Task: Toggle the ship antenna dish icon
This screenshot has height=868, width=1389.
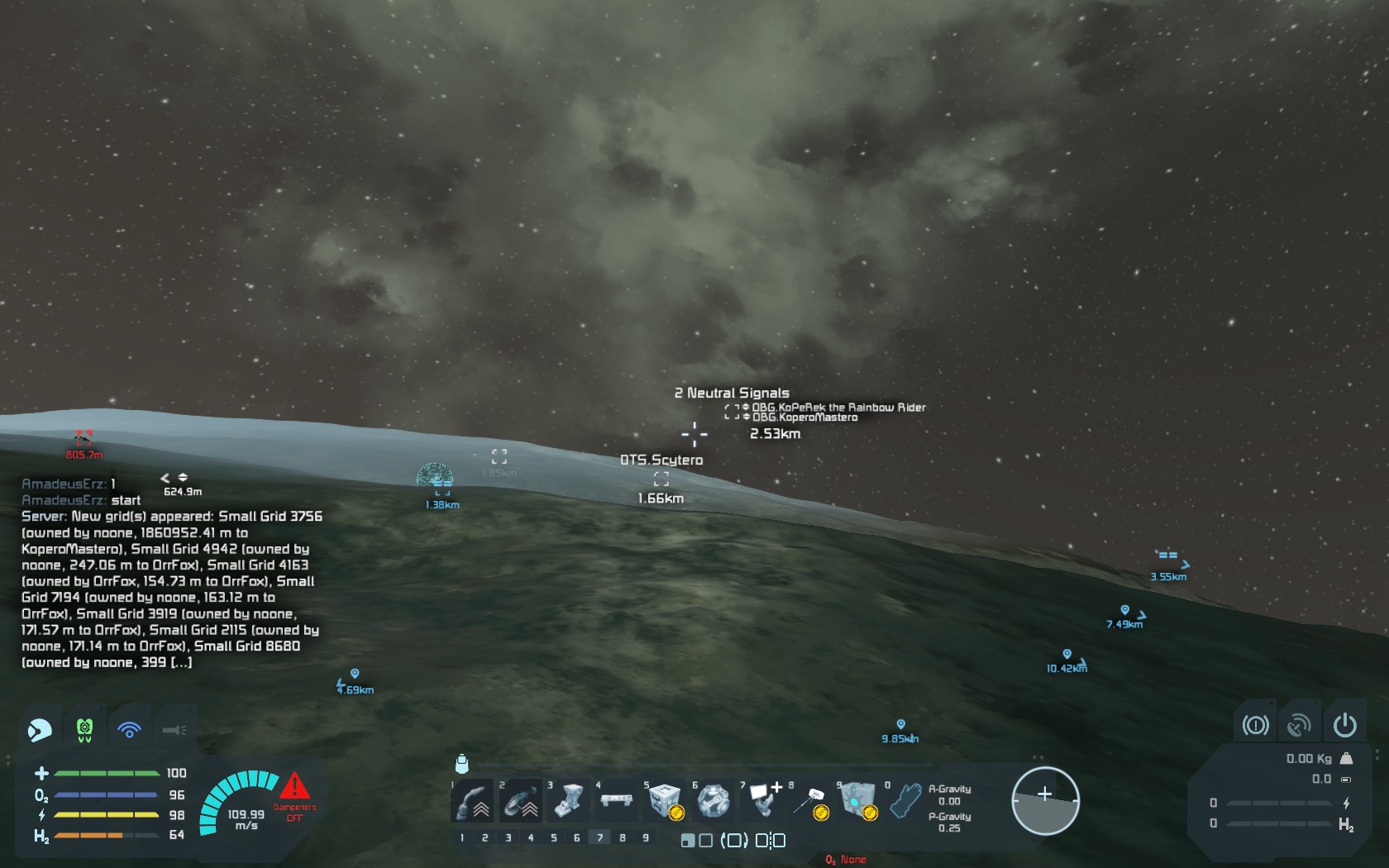Action: [1300, 725]
